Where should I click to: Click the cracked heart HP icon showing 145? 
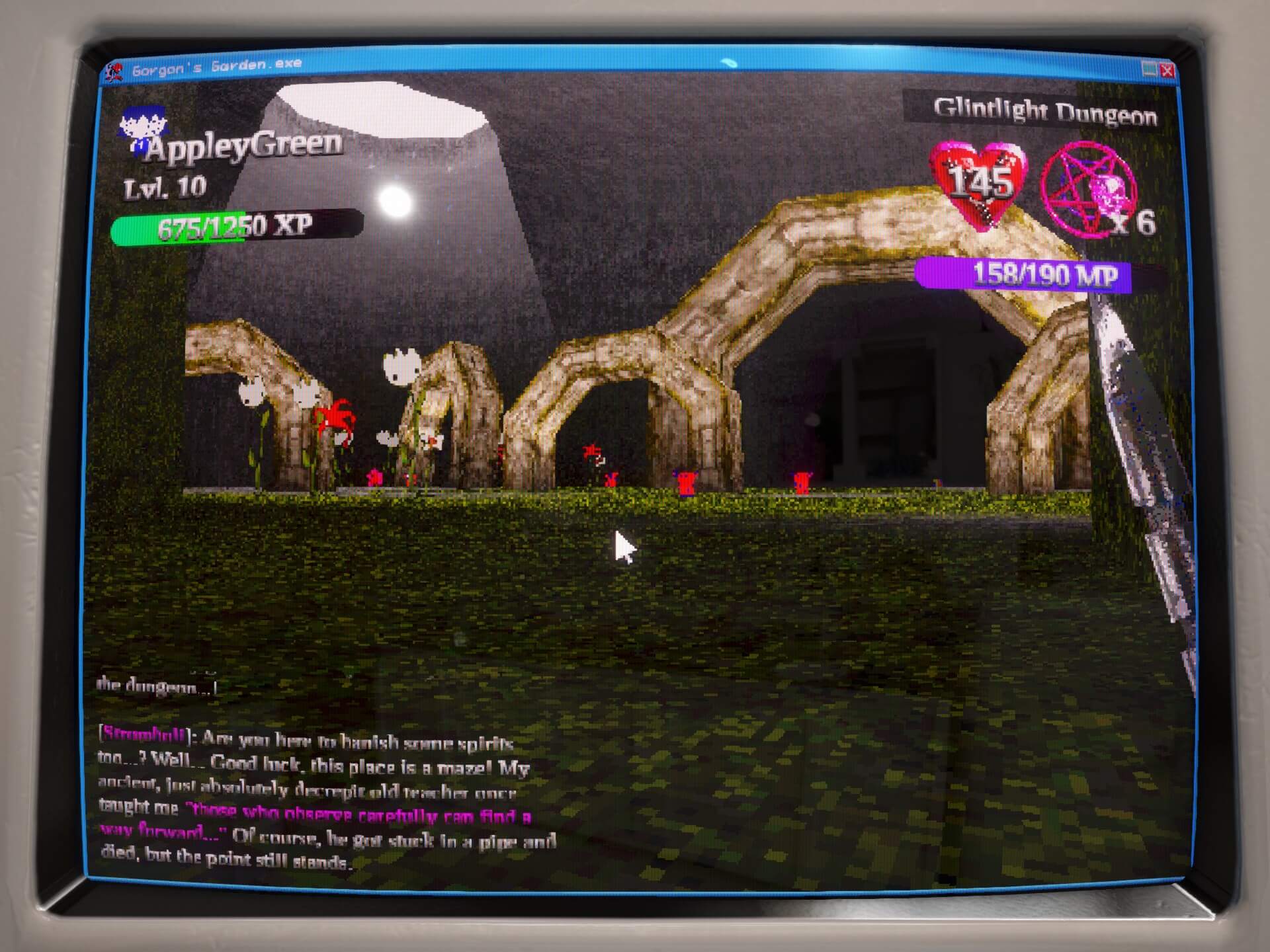977,184
